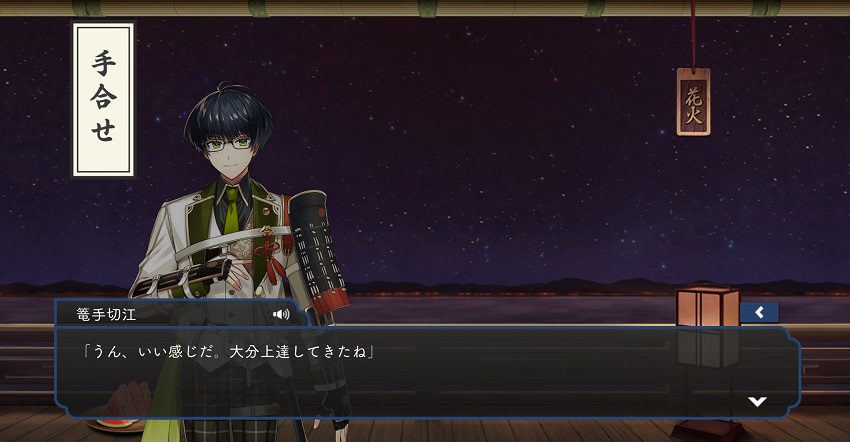Collapse the dialogue box with the left arrow tab
Image resolution: width=850 pixels, height=442 pixels.
pos(759,313)
